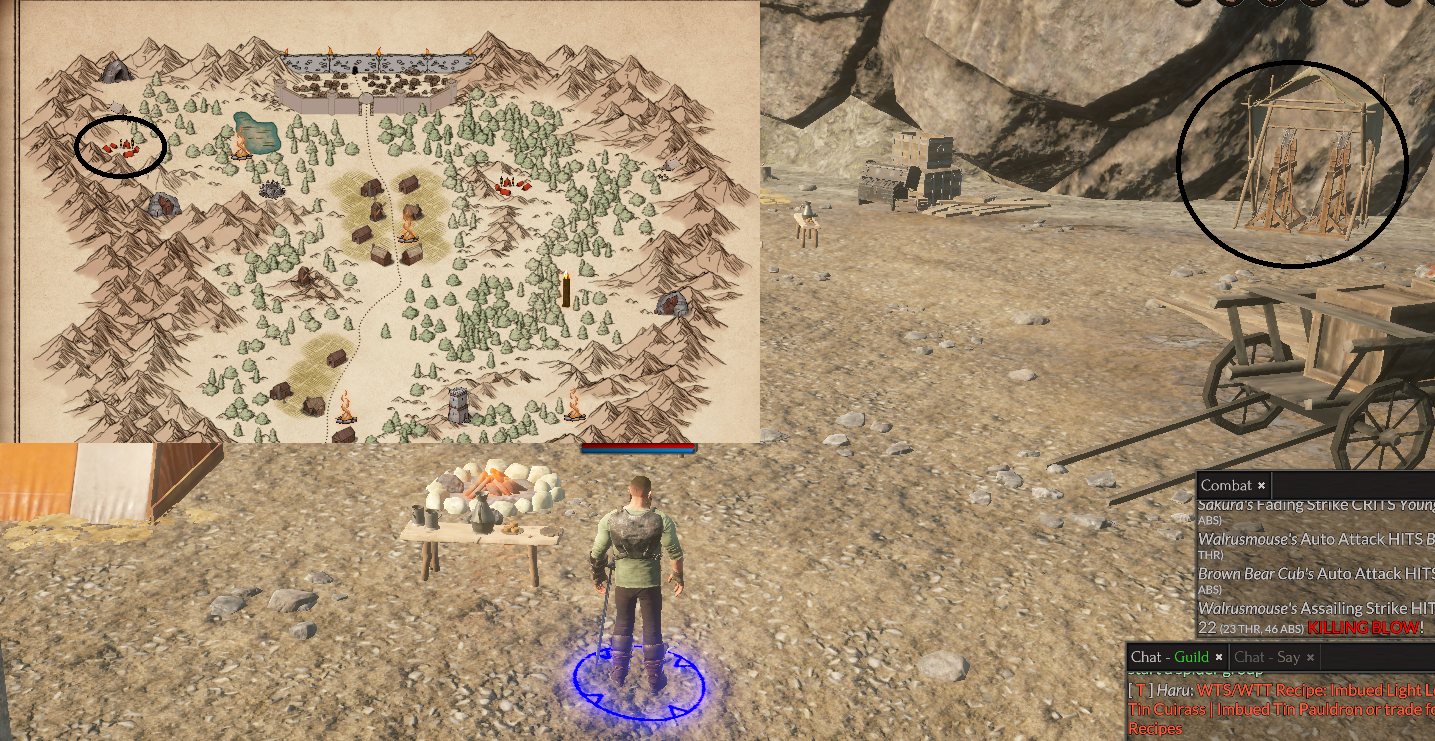Viewport: 1435px width, 741px height.
Task: Open the Chat - Say tab
Action: point(1267,657)
